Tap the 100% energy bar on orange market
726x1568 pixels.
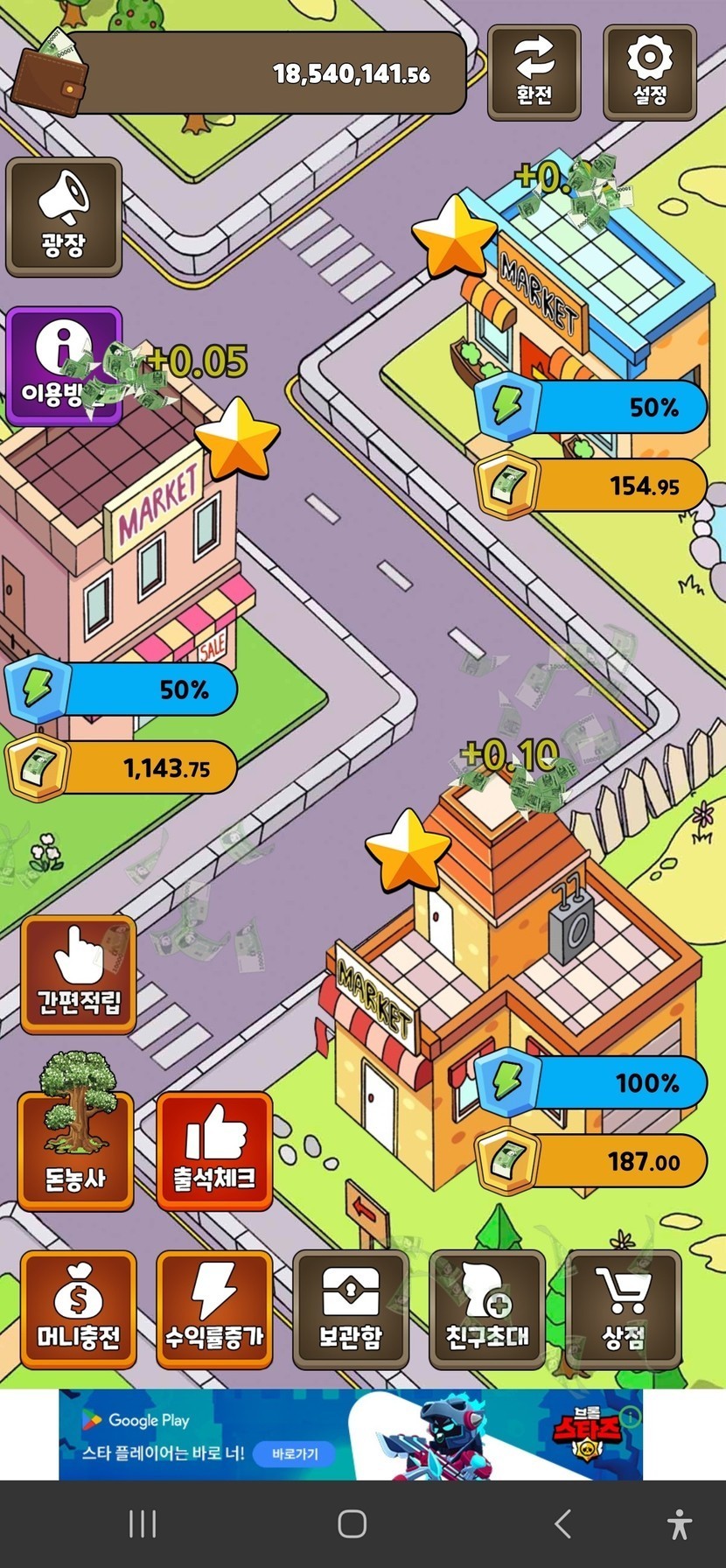click(592, 1082)
